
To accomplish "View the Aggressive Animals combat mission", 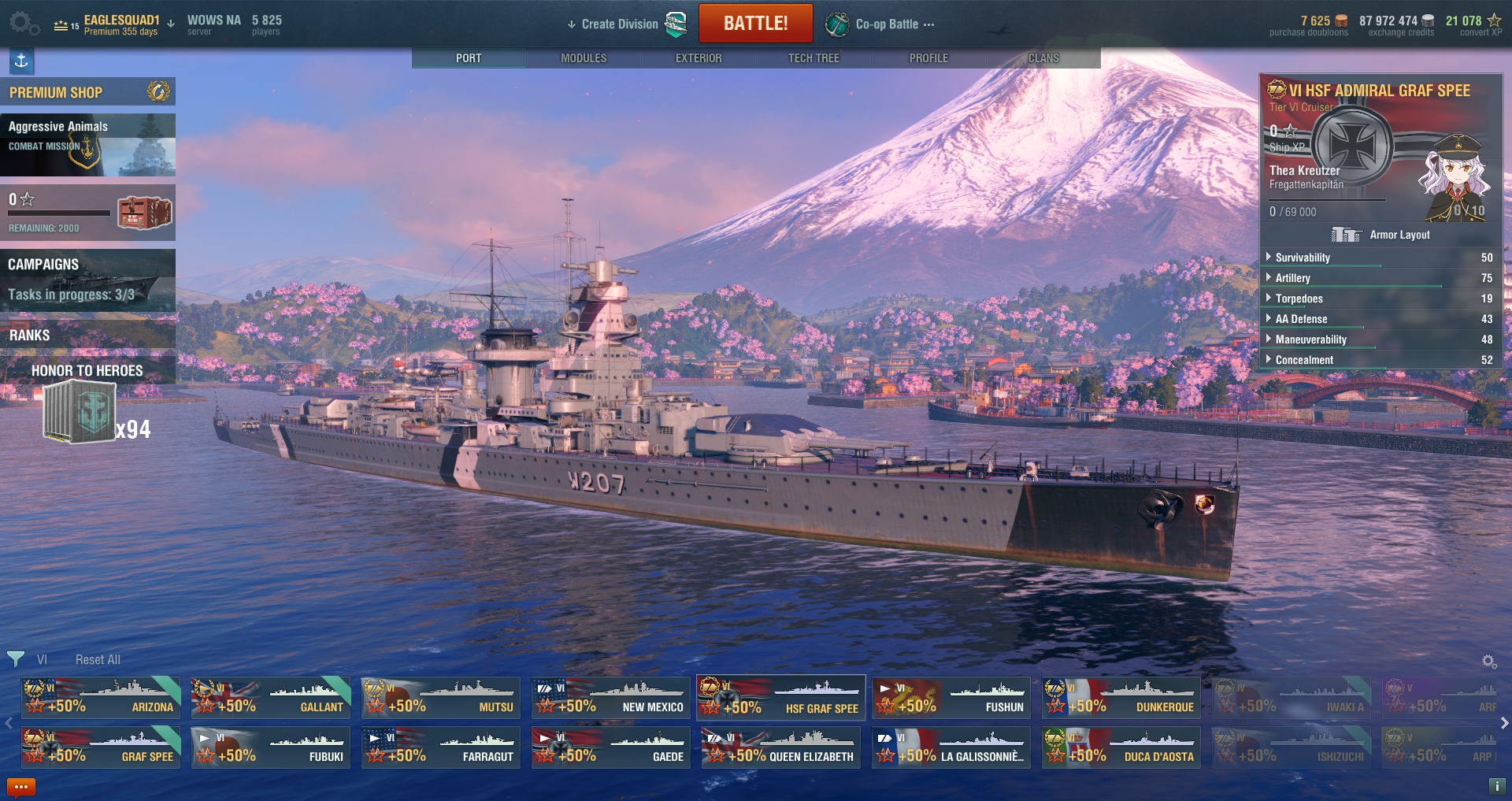I will [x=87, y=145].
